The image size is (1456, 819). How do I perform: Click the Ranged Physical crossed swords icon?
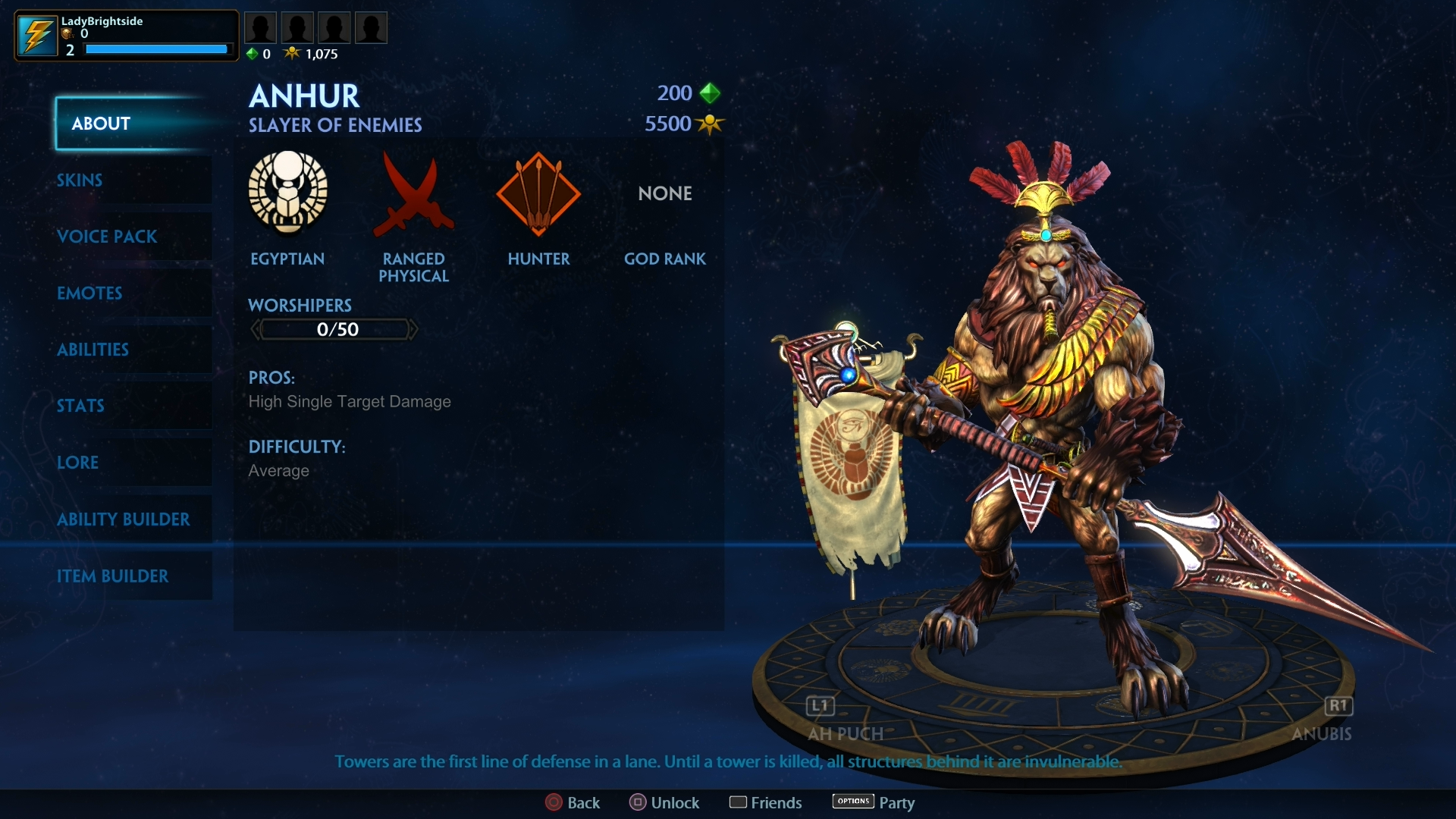413,194
